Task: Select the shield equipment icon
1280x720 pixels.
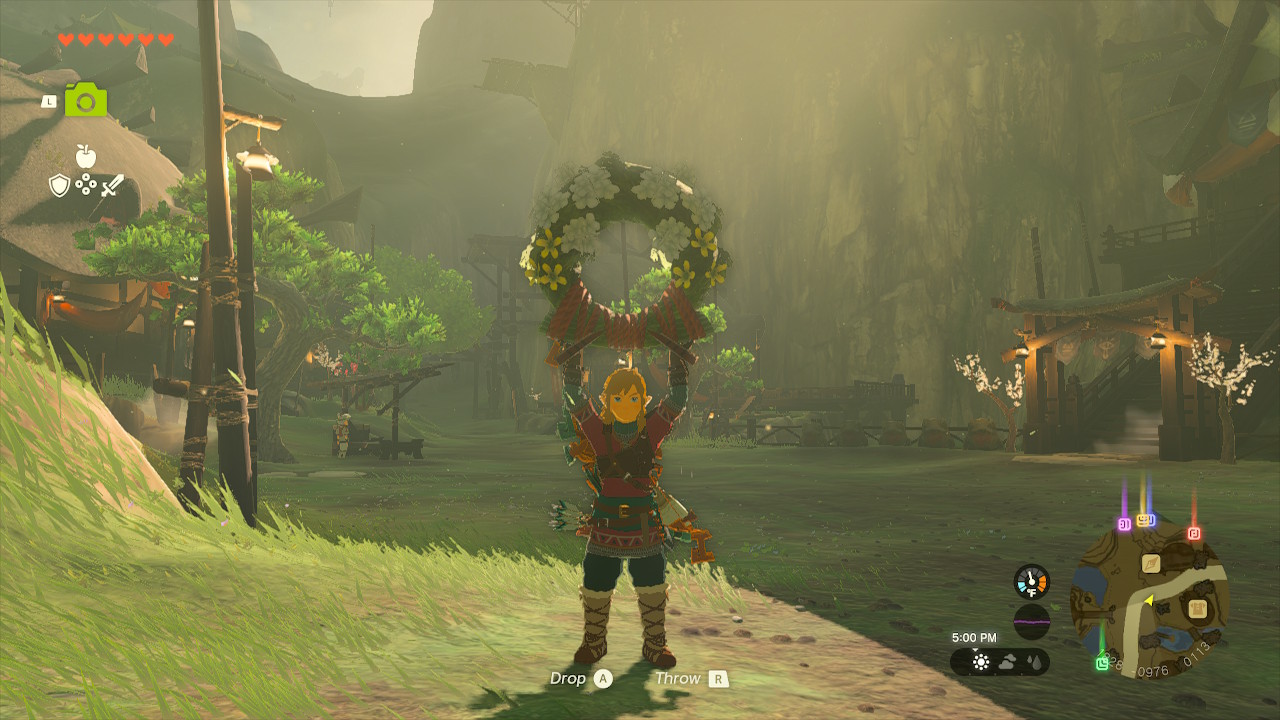Action: pos(59,184)
